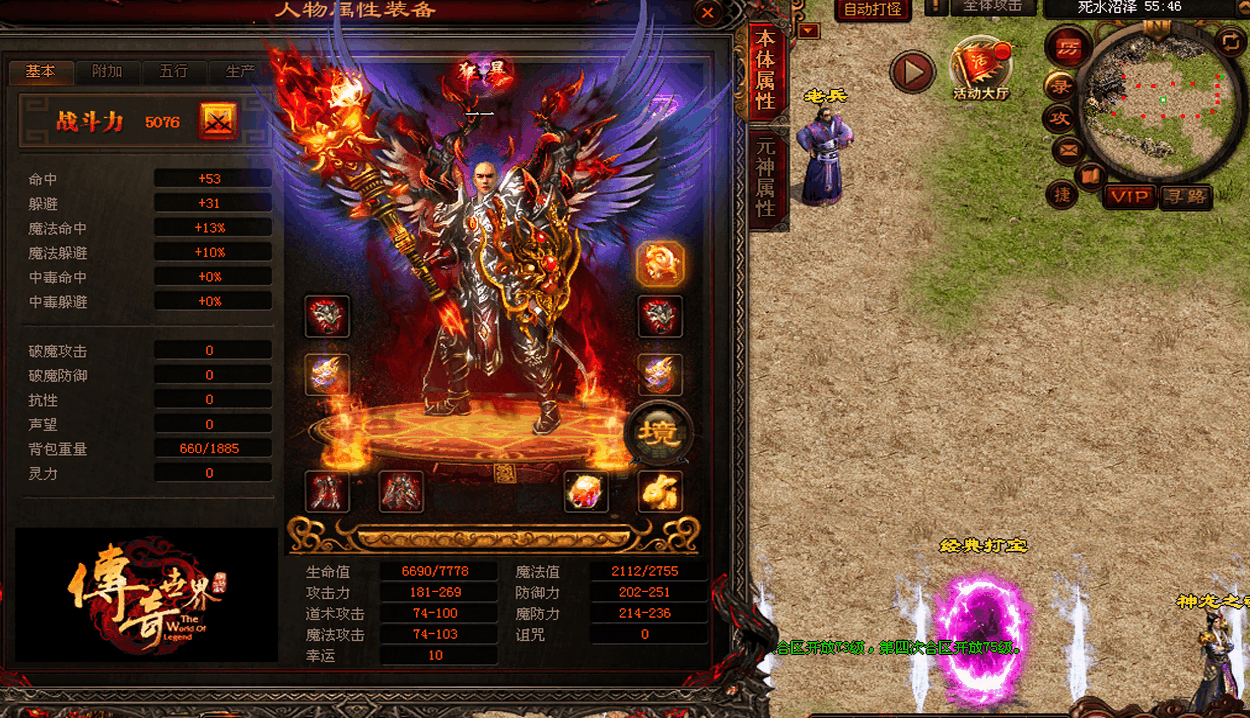This screenshot has width=1250, height=718.
Task: Click the round 境 realm button
Action: pyautogui.click(x=659, y=432)
